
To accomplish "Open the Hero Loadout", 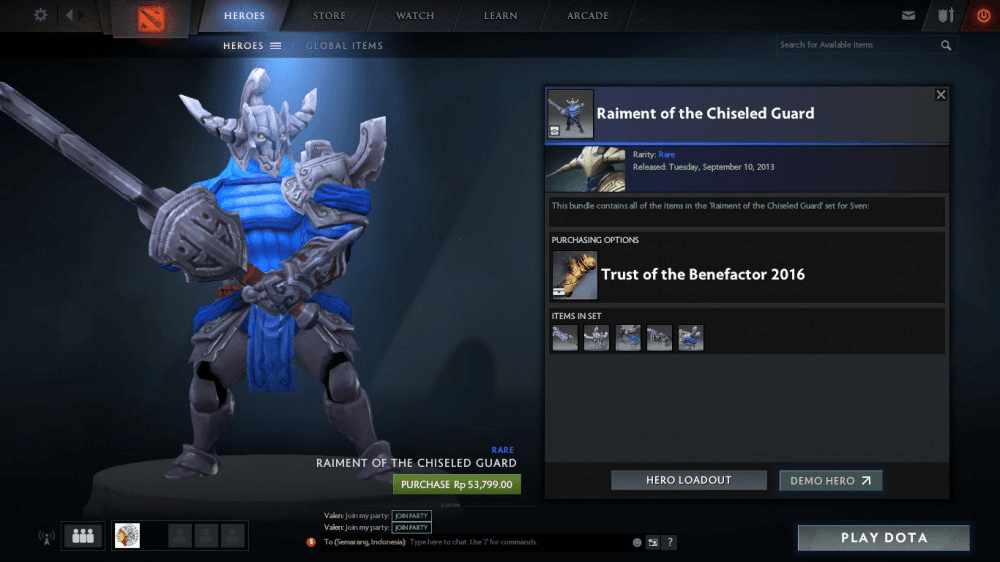I will point(688,481).
